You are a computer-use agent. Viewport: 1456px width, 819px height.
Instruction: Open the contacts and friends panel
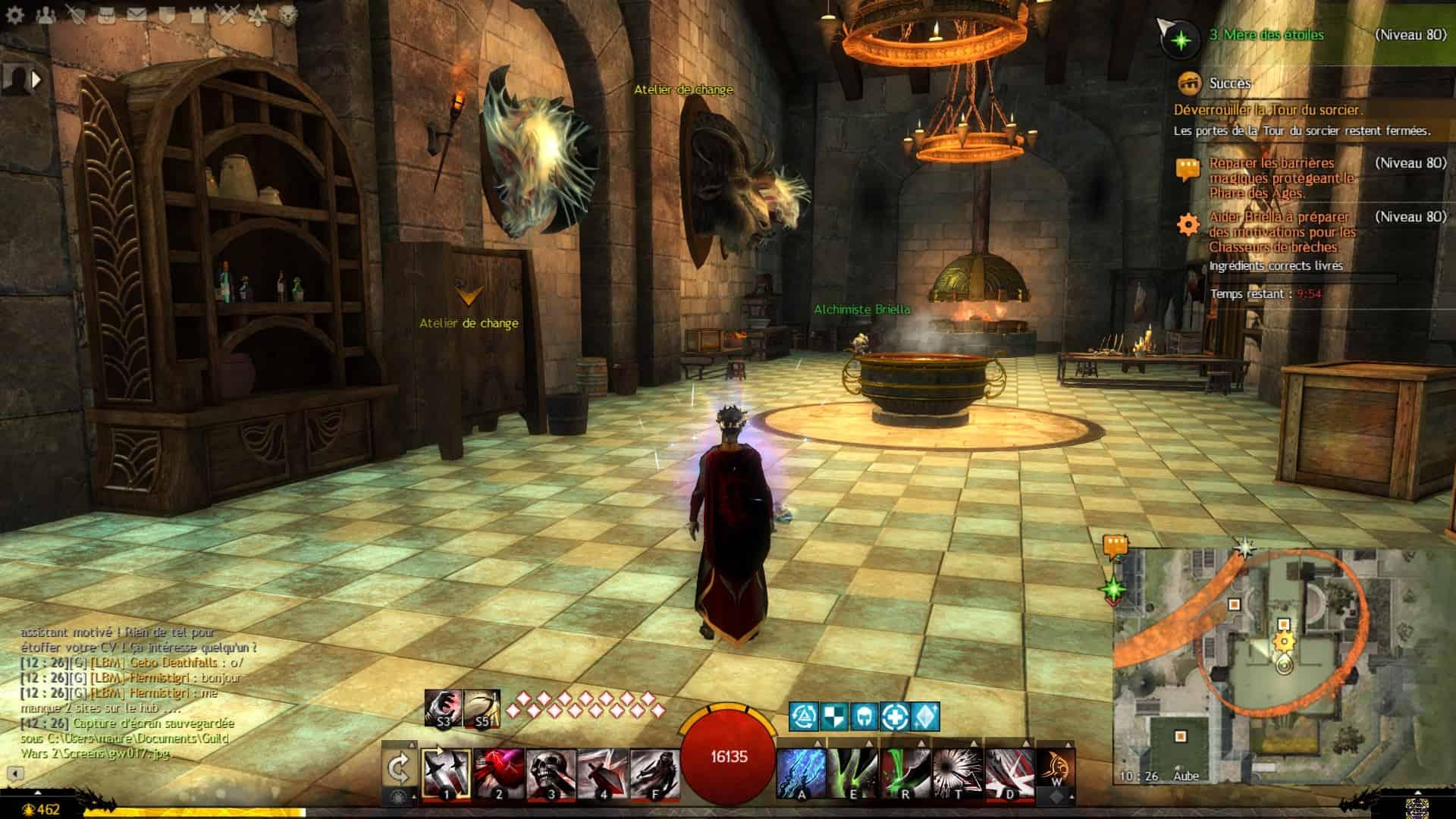coord(45,15)
